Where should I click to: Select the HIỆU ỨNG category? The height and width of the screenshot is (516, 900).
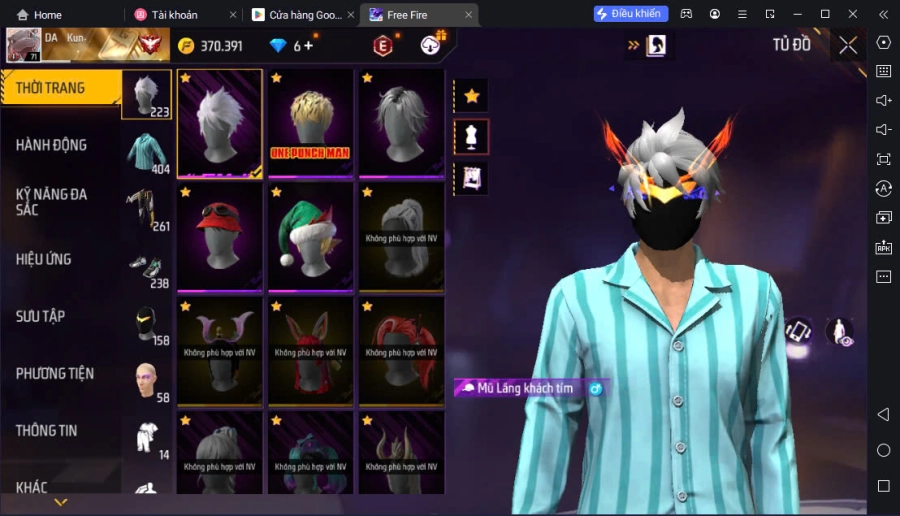pos(44,259)
